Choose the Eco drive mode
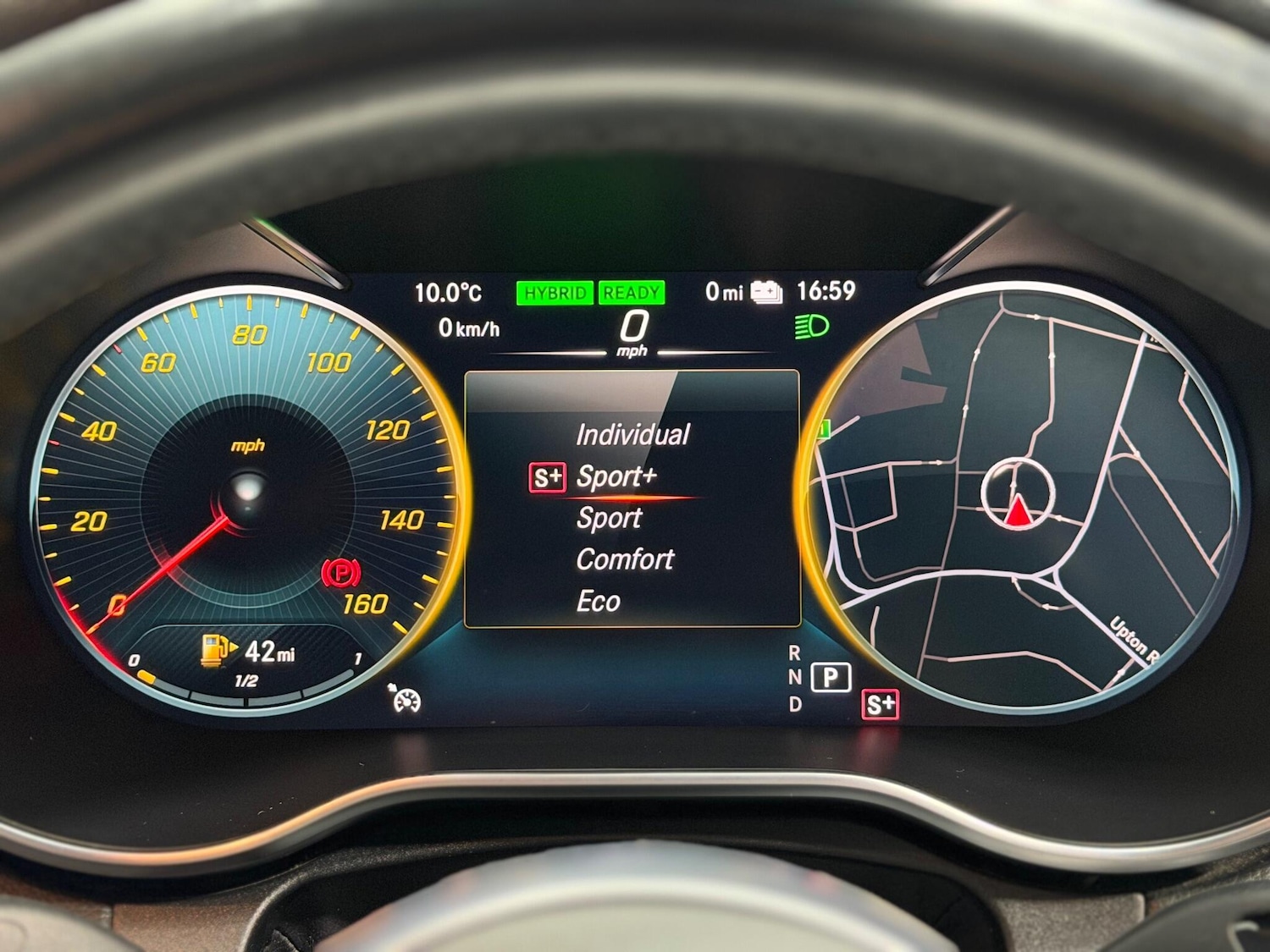The width and height of the screenshot is (1270, 952). [598, 602]
